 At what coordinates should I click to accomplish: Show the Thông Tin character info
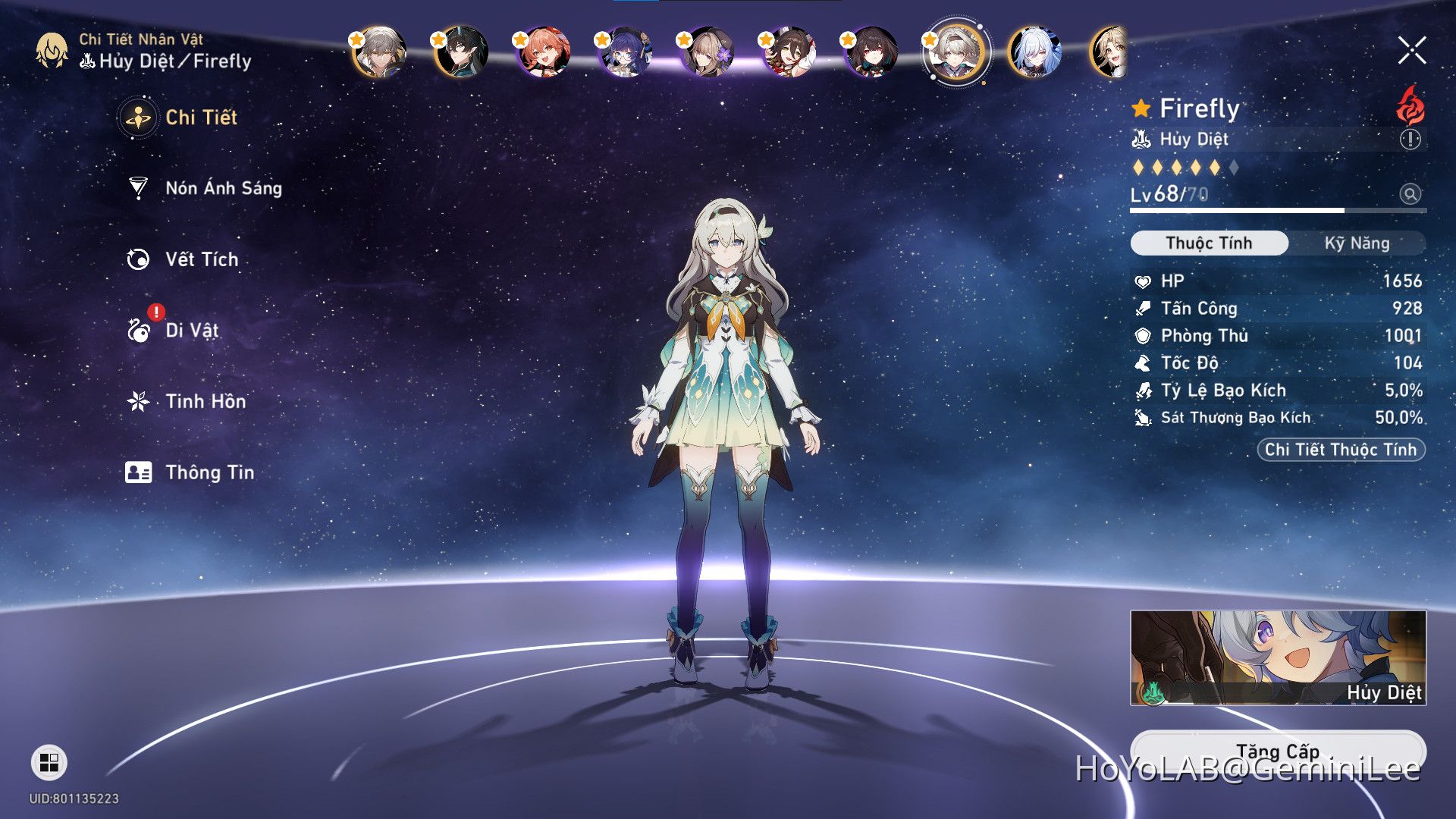coord(209,472)
